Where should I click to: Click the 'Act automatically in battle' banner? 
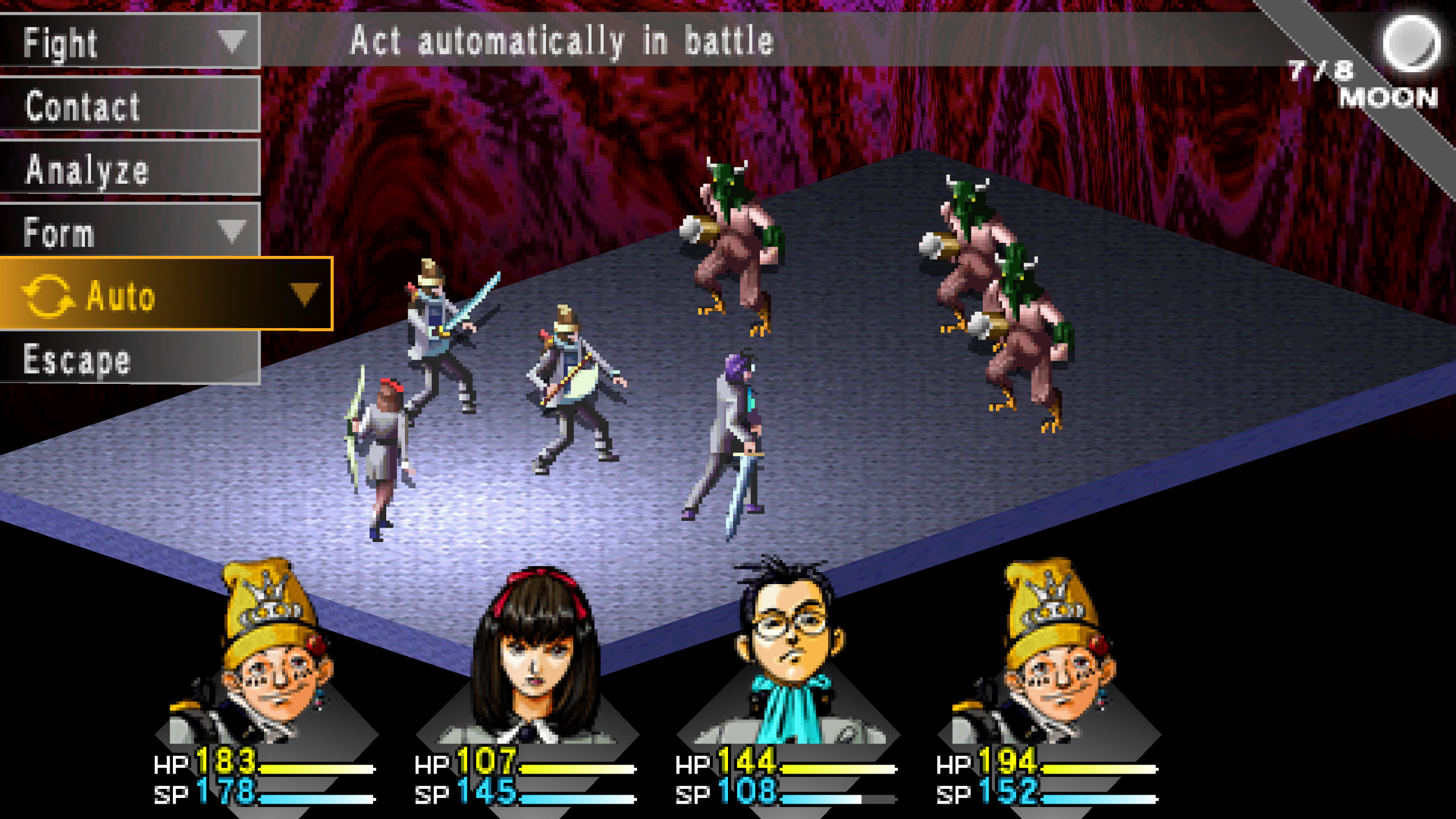[560, 40]
